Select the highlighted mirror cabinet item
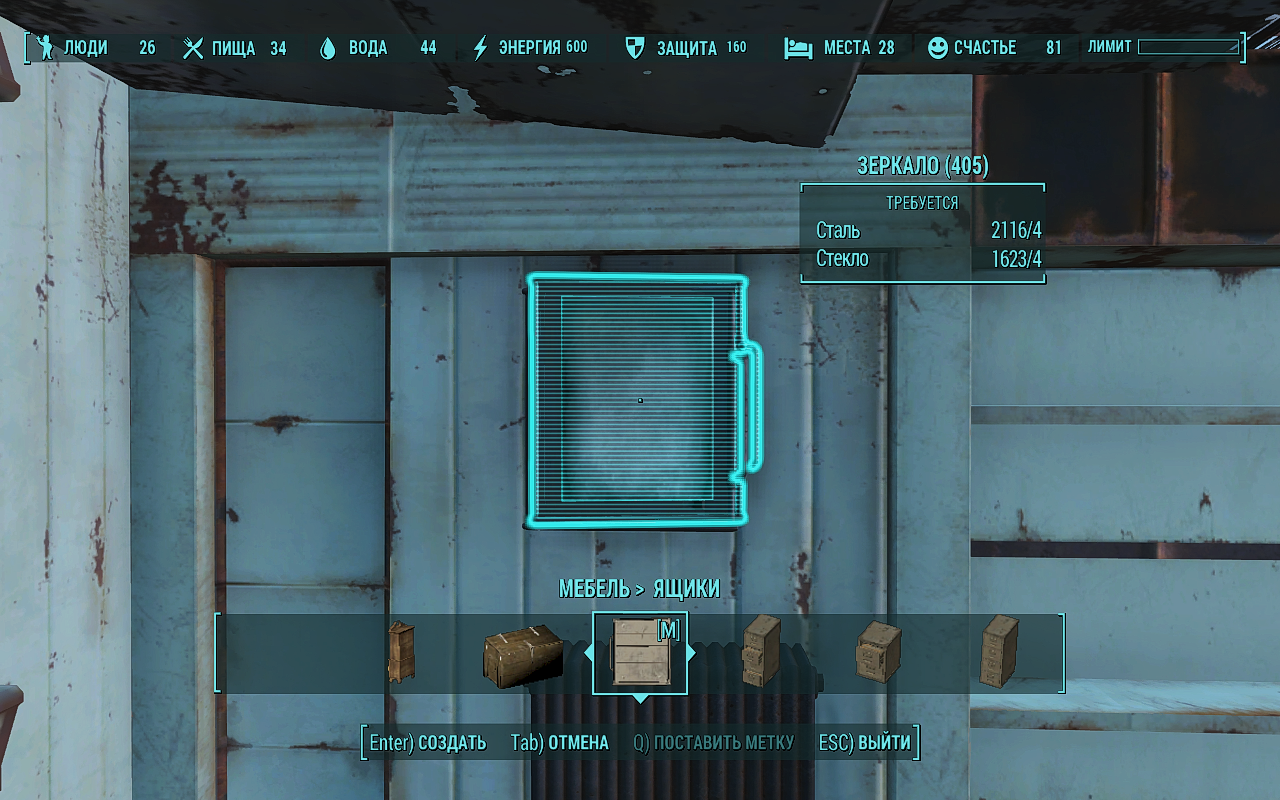 coord(640,653)
